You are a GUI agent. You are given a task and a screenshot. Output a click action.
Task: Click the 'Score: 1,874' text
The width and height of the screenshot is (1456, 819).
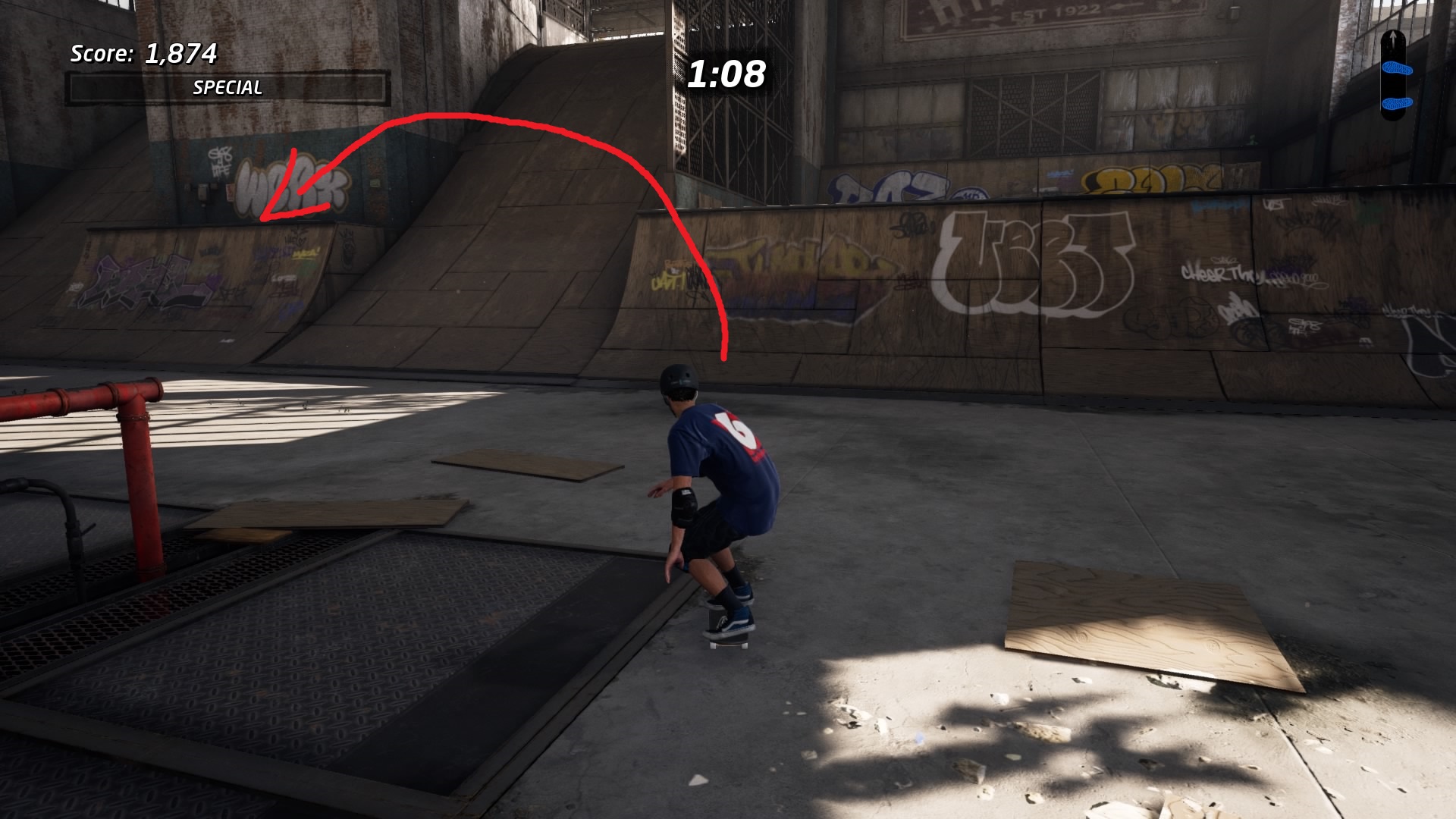[x=144, y=53]
